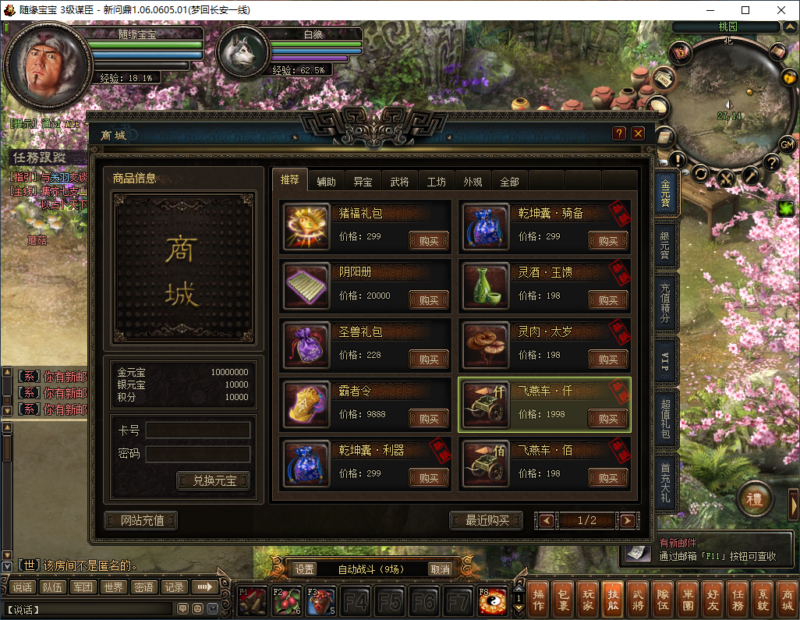The image size is (800, 620).
Task: Click the 卡号 card number field
Action: click(197, 430)
